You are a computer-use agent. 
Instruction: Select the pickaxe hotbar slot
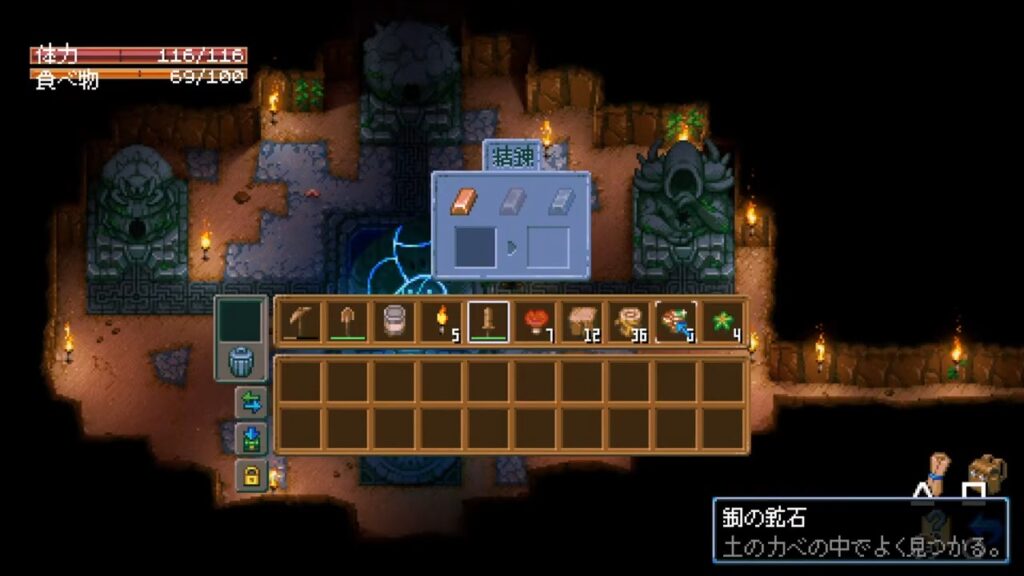298,321
